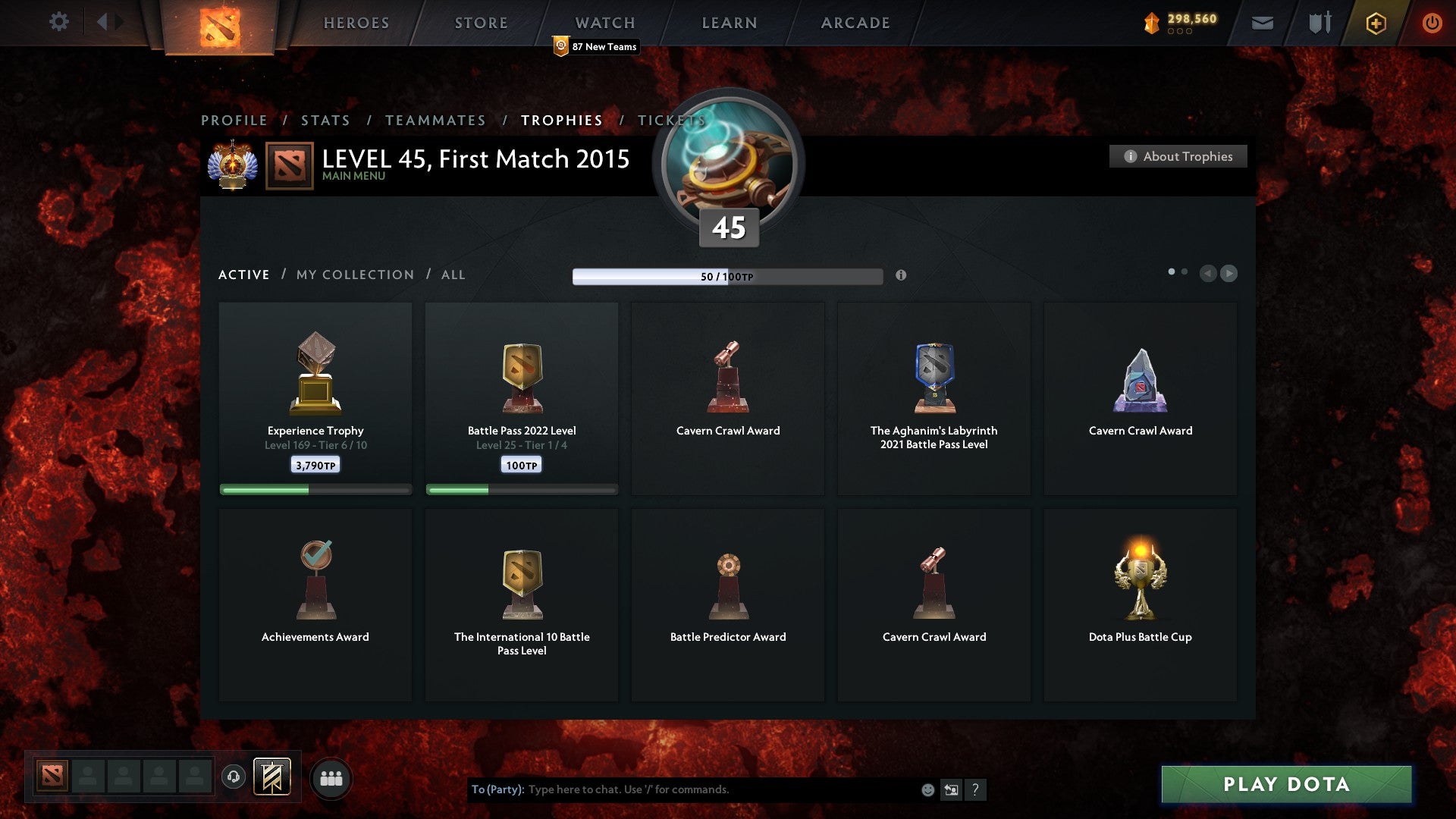Image resolution: width=1456 pixels, height=819 pixels.
Task: Open About Trophies info panel
Action: pos(1177,156)
